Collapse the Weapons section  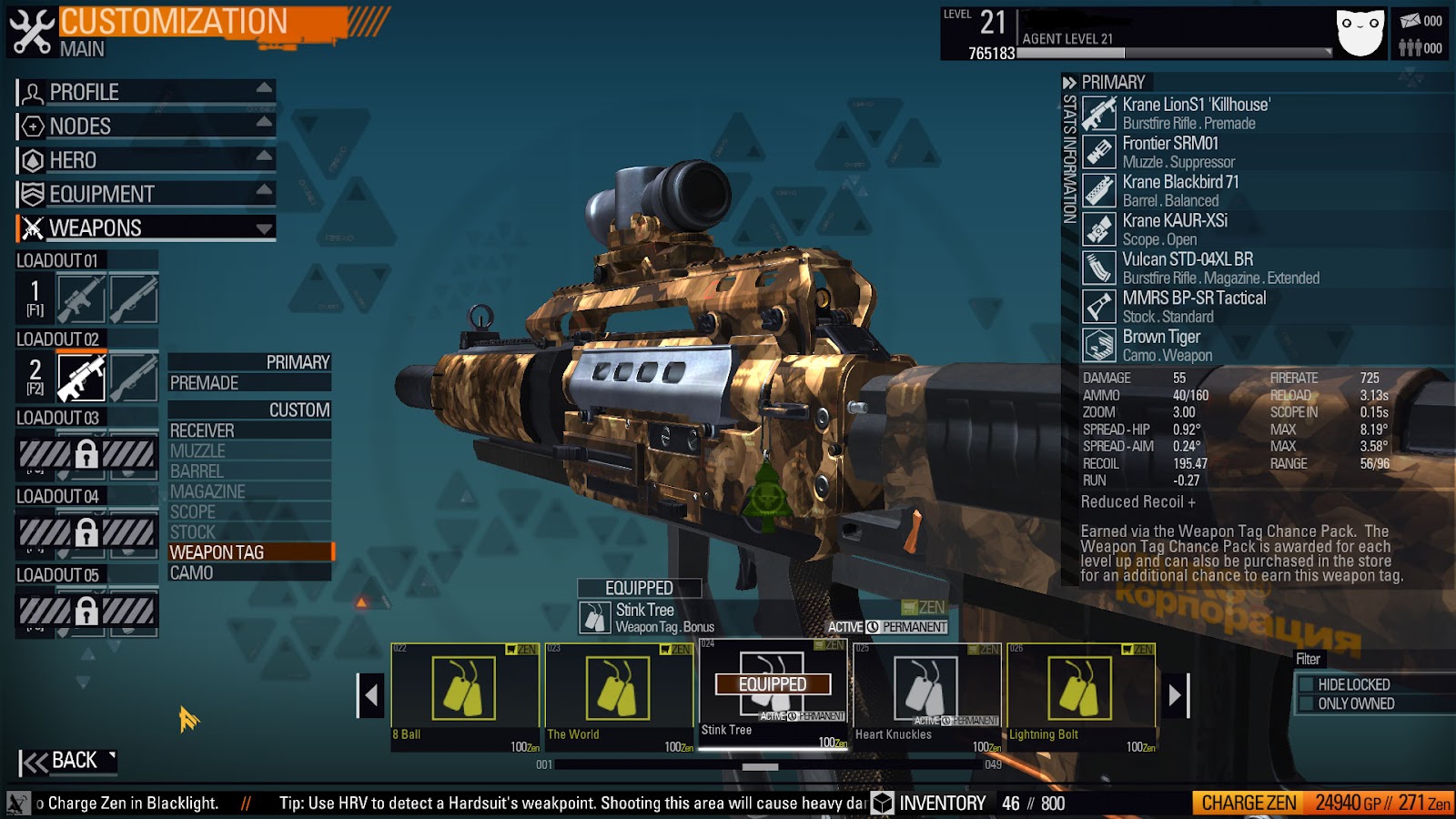(x=146, y=227)
